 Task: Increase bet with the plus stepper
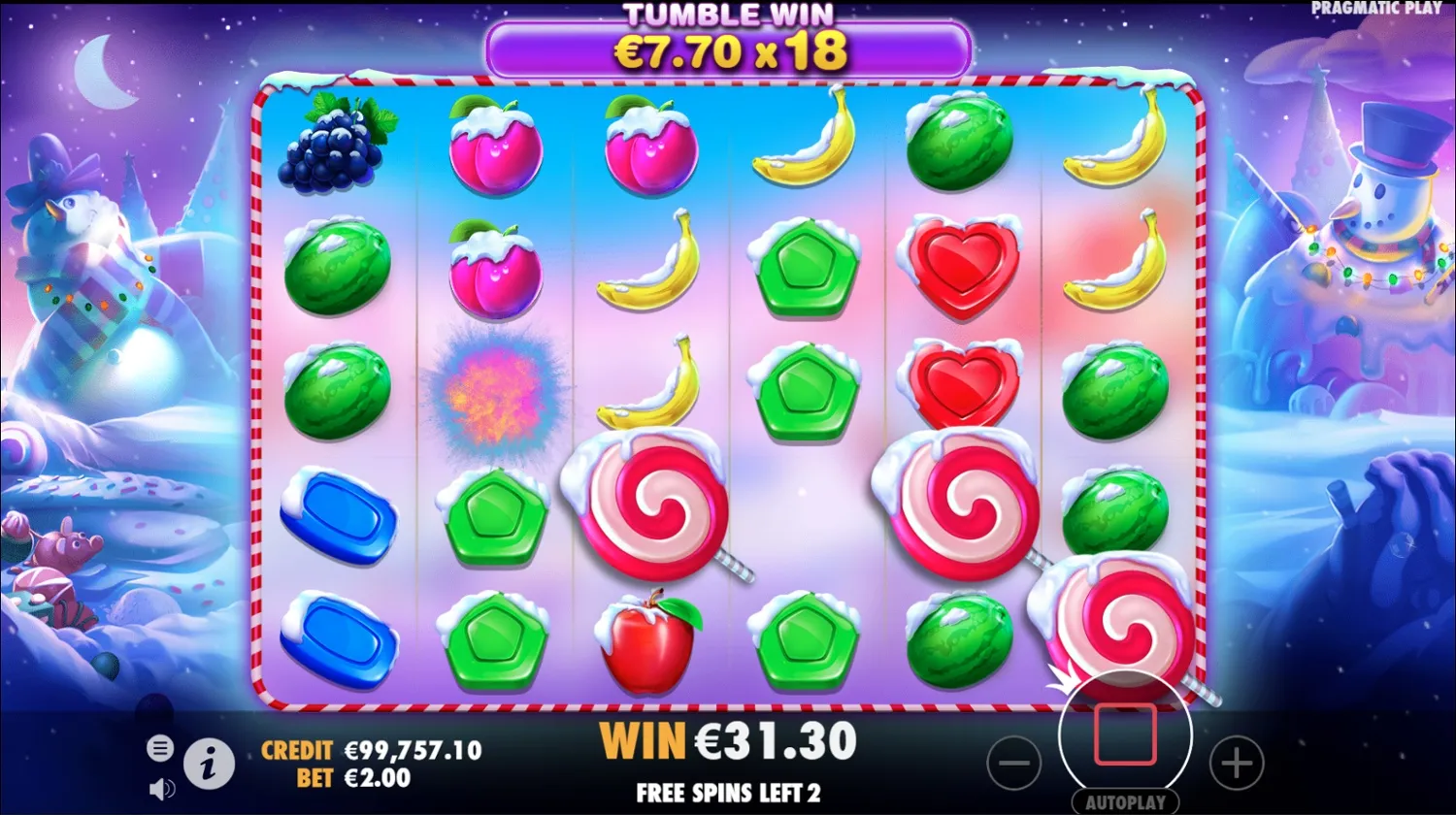1235,765
